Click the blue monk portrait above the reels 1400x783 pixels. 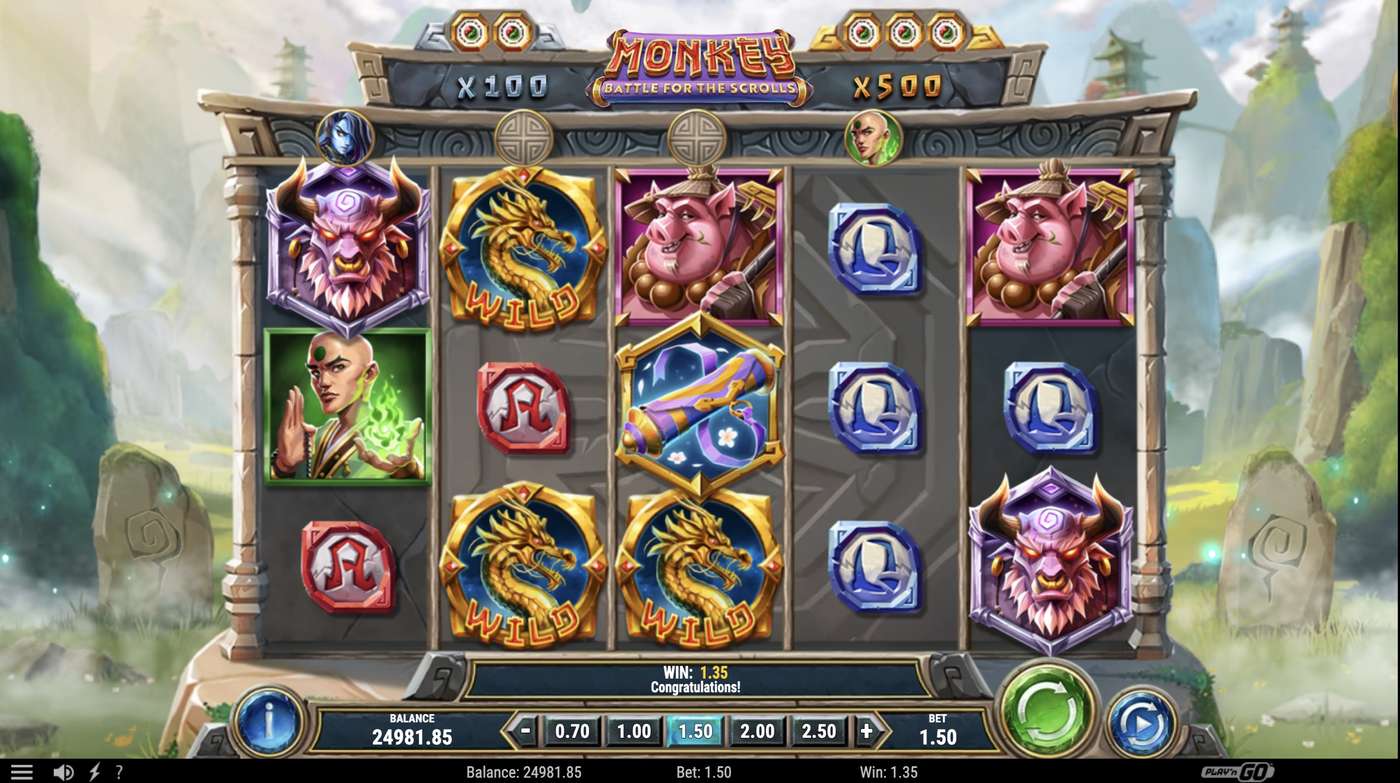(x=345, y=137)
